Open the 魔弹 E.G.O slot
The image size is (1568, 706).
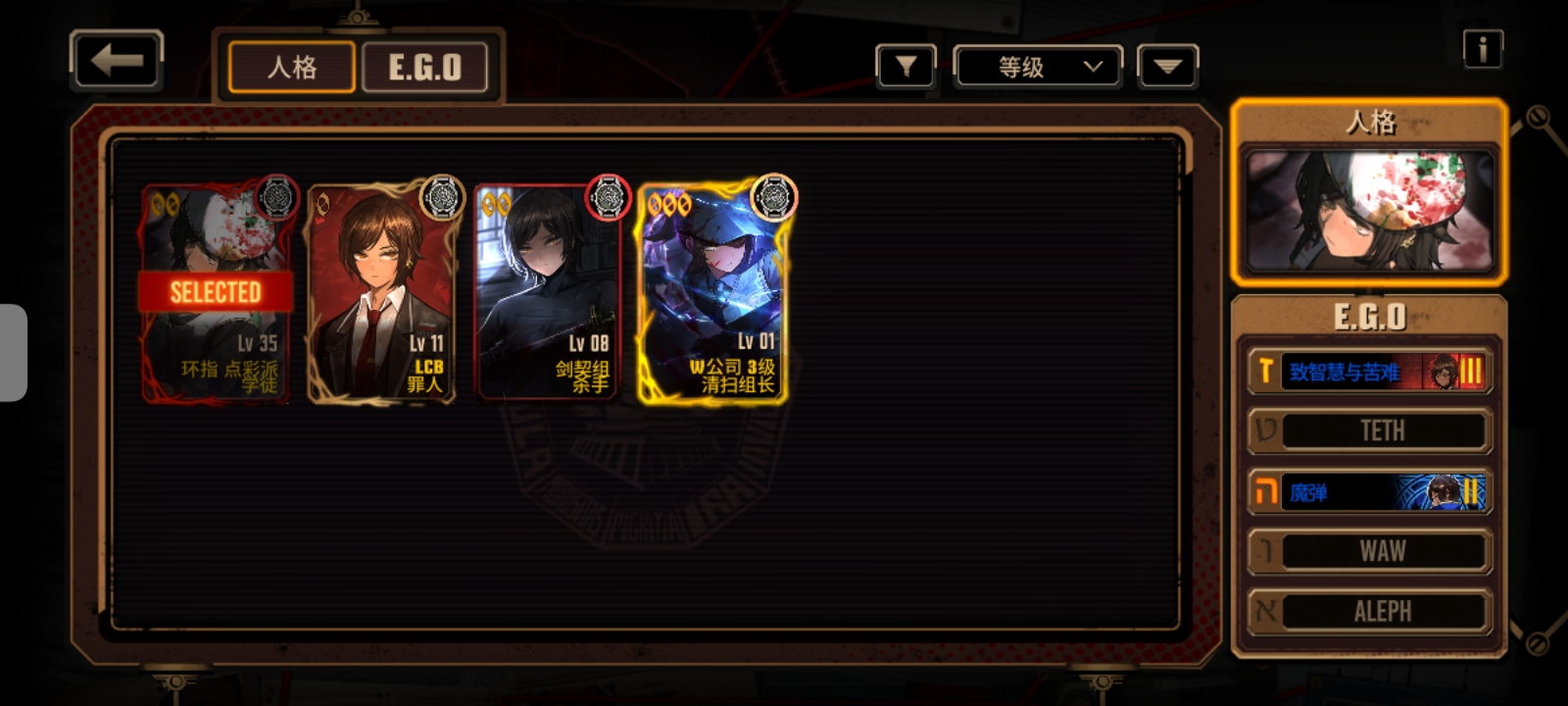1369,492
